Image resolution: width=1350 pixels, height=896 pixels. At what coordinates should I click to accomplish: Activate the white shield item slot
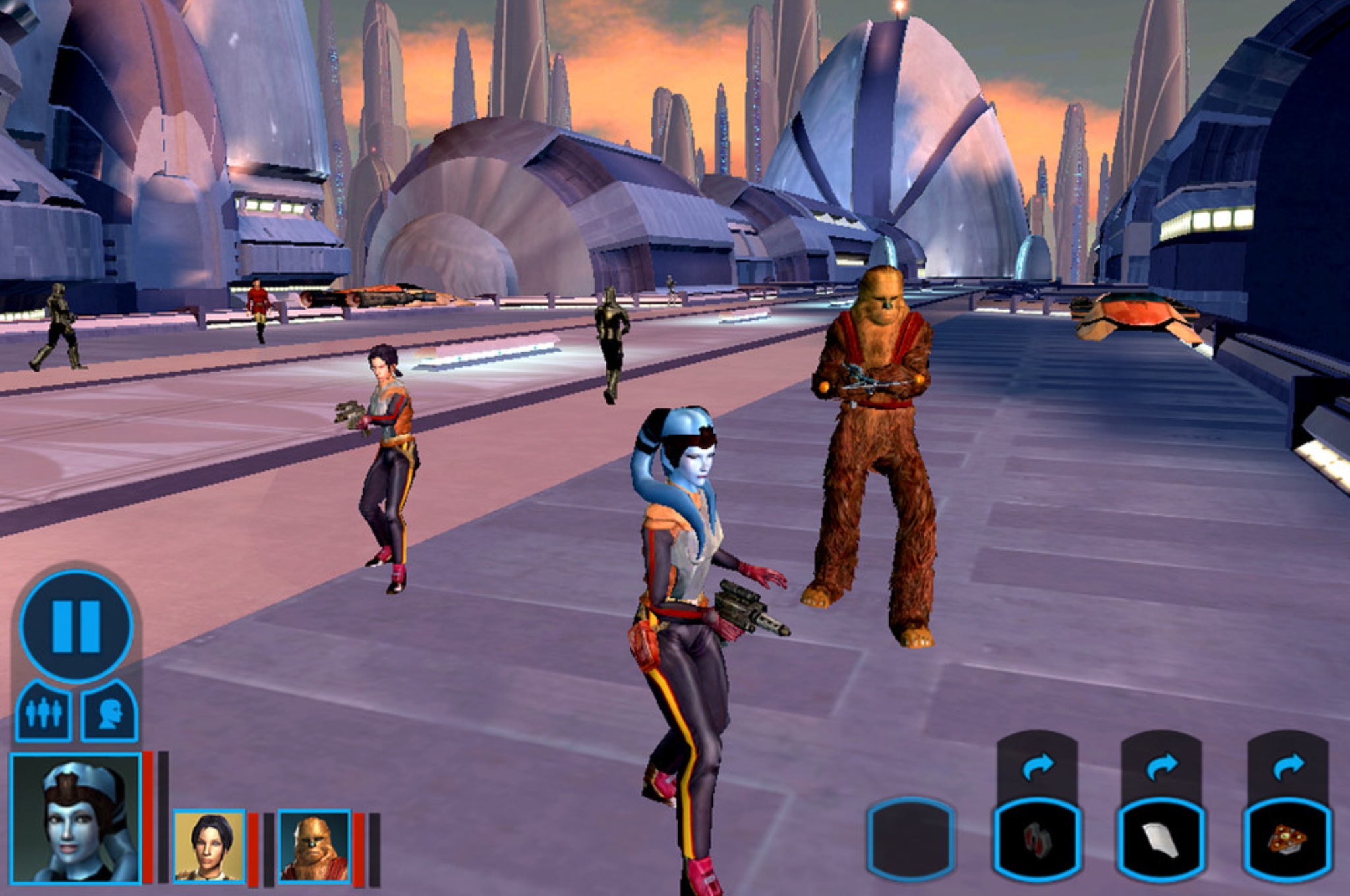(x=1161, y=839)
